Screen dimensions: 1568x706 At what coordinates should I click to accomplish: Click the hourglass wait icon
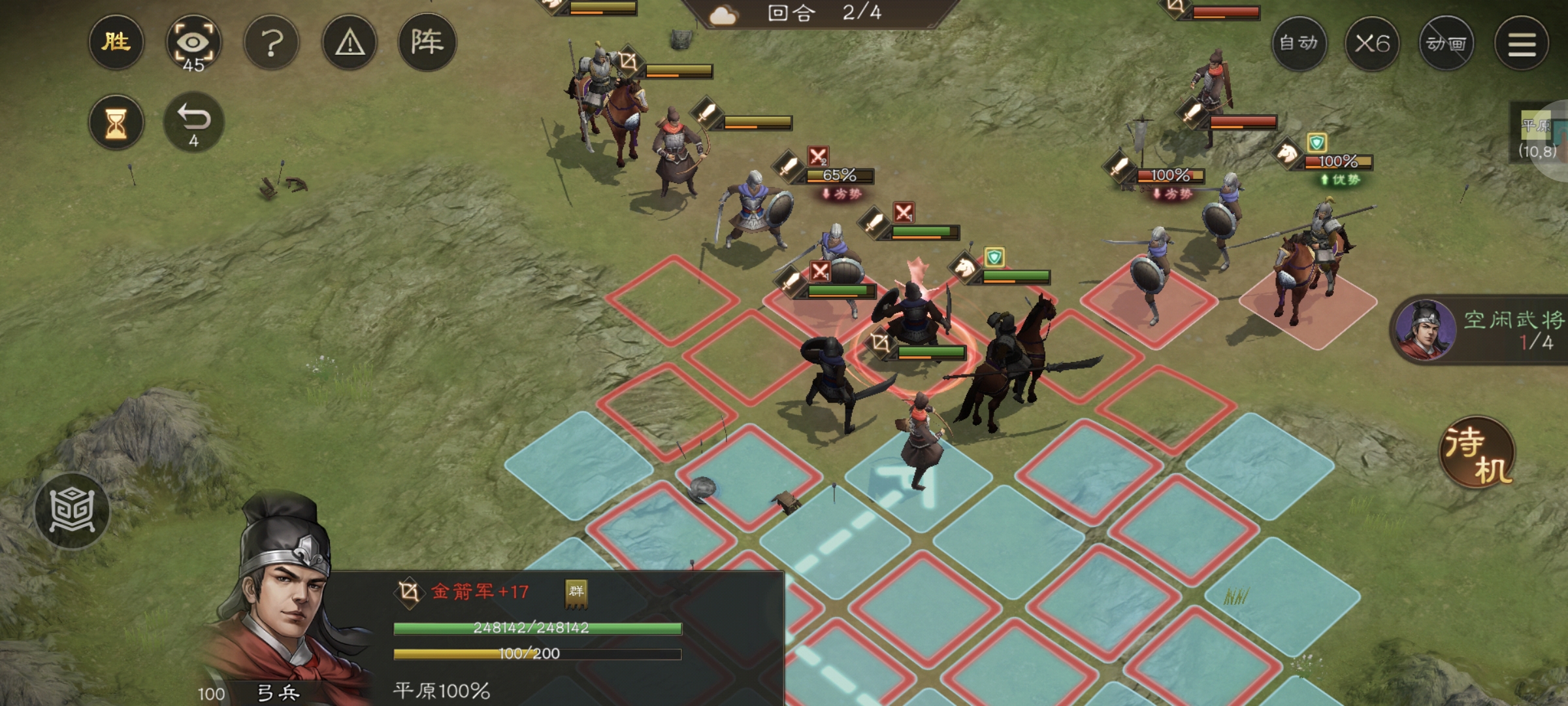click(x=118, y=123)
